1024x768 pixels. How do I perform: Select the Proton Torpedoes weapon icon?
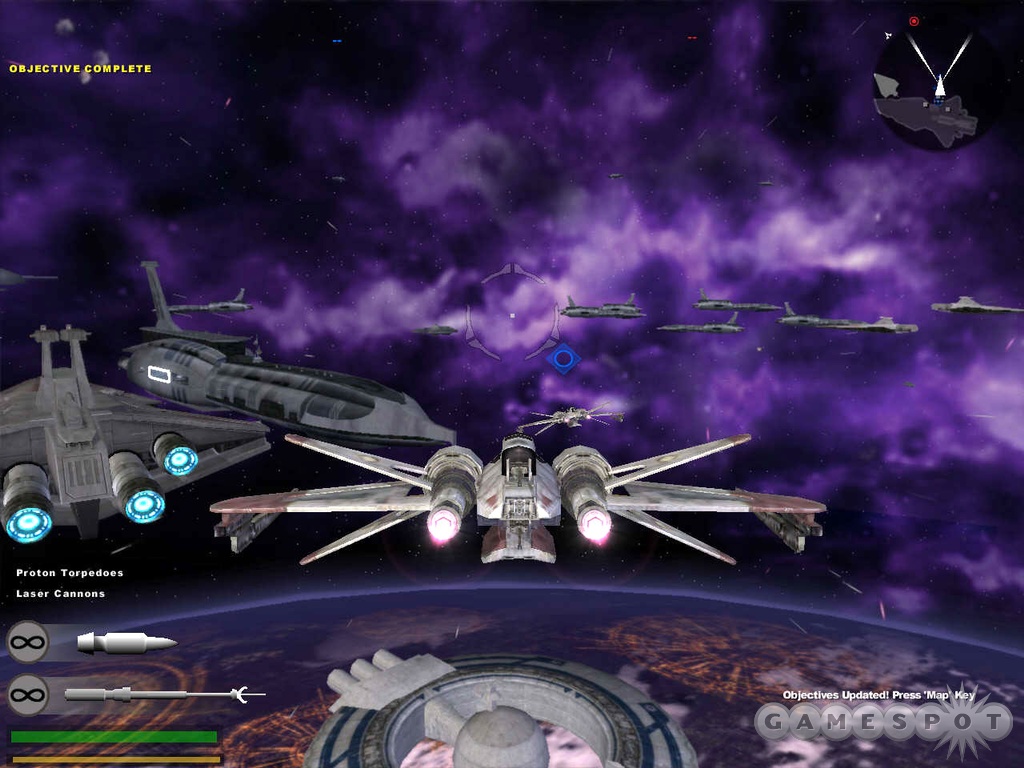(126, 642)
